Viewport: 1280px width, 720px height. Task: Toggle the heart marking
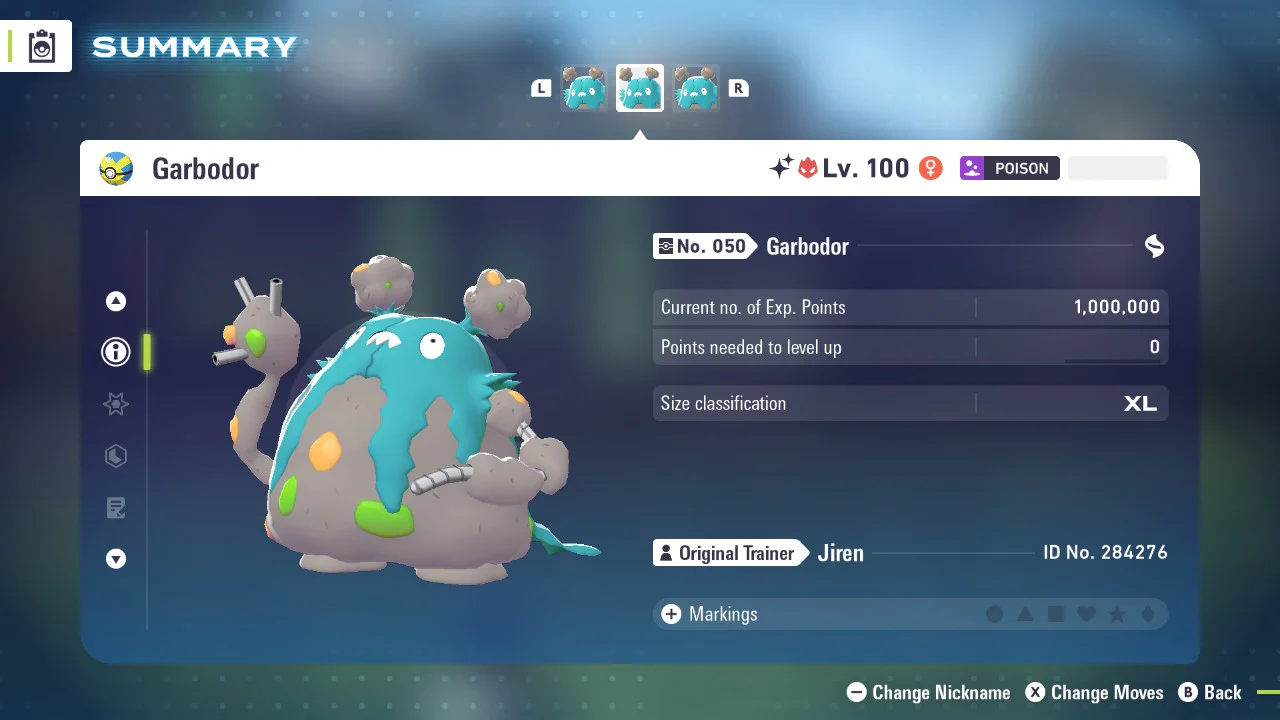[1086, 614]
